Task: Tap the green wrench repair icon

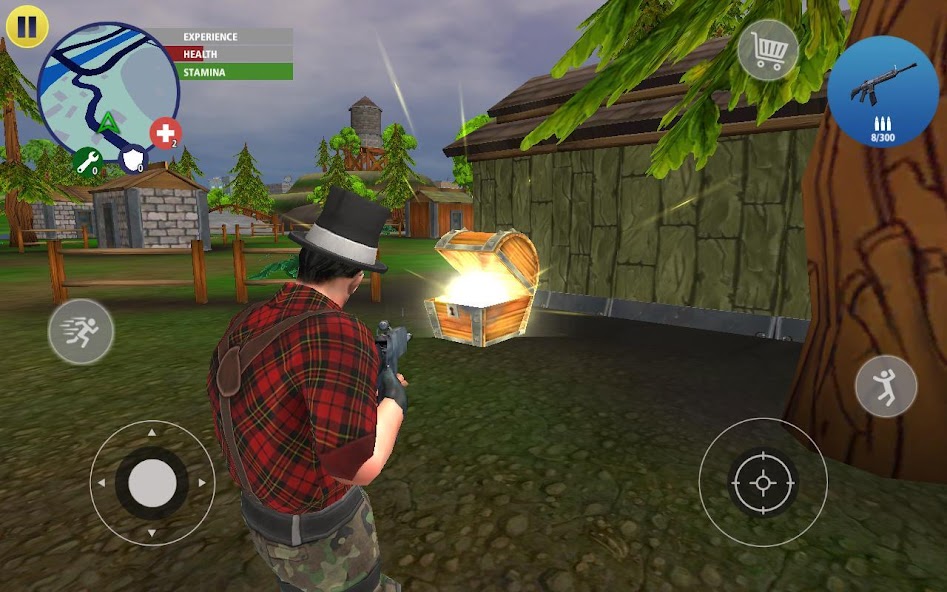Action: tap(87, 161)
